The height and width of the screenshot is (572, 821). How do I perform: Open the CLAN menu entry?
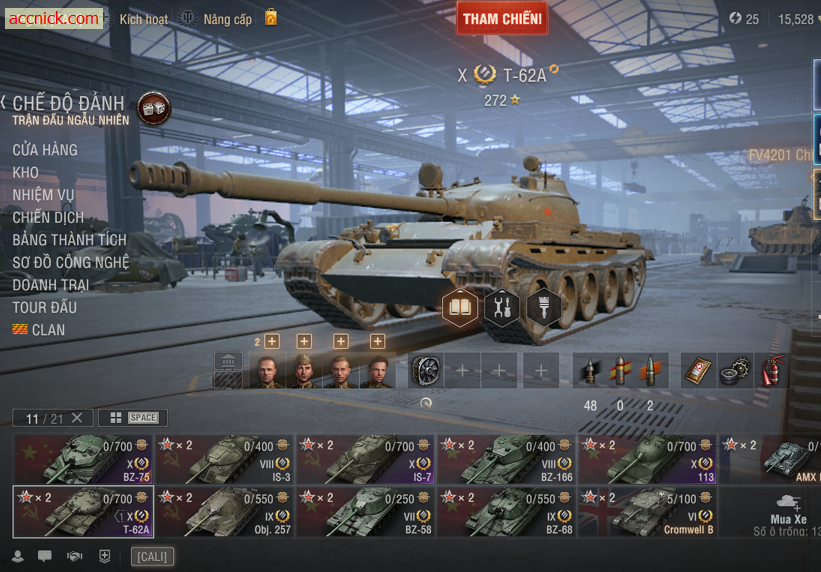pyautogui.click(x=48, y=330)
